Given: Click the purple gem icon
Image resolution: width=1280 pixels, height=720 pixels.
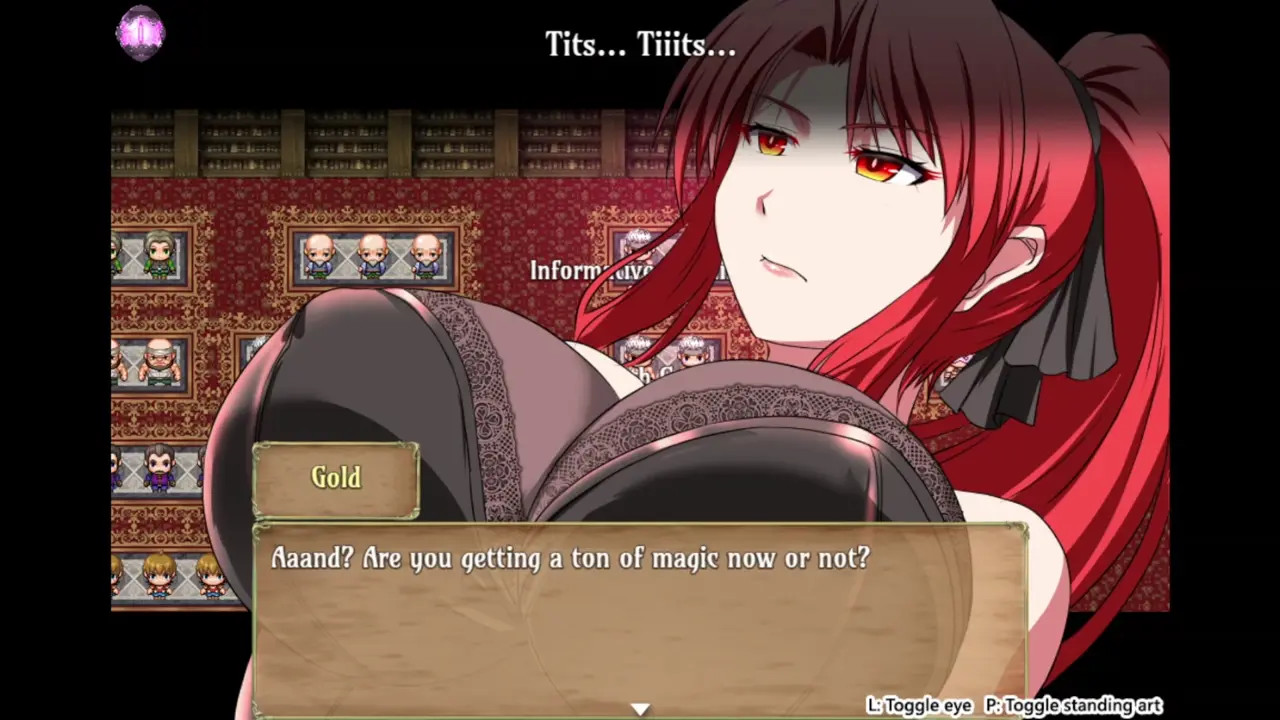Looking at the screenshot, I should (x=140, y=33).
